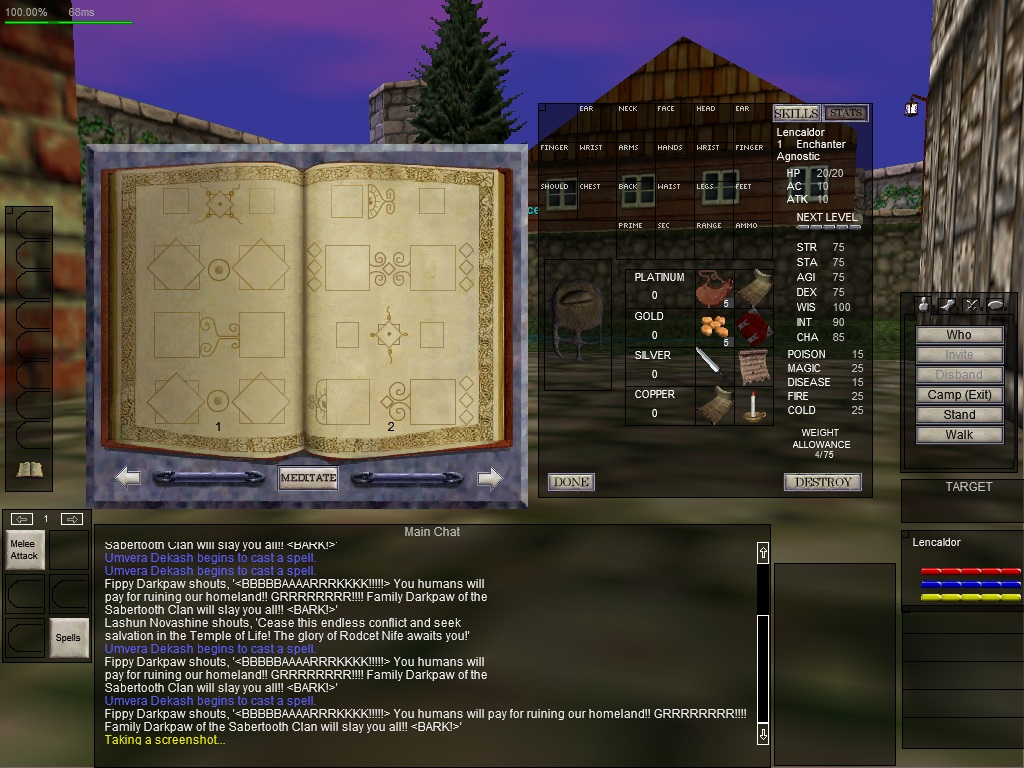Click the Meditate button under the spellbook
The image size is (1024, 768).
308,478
